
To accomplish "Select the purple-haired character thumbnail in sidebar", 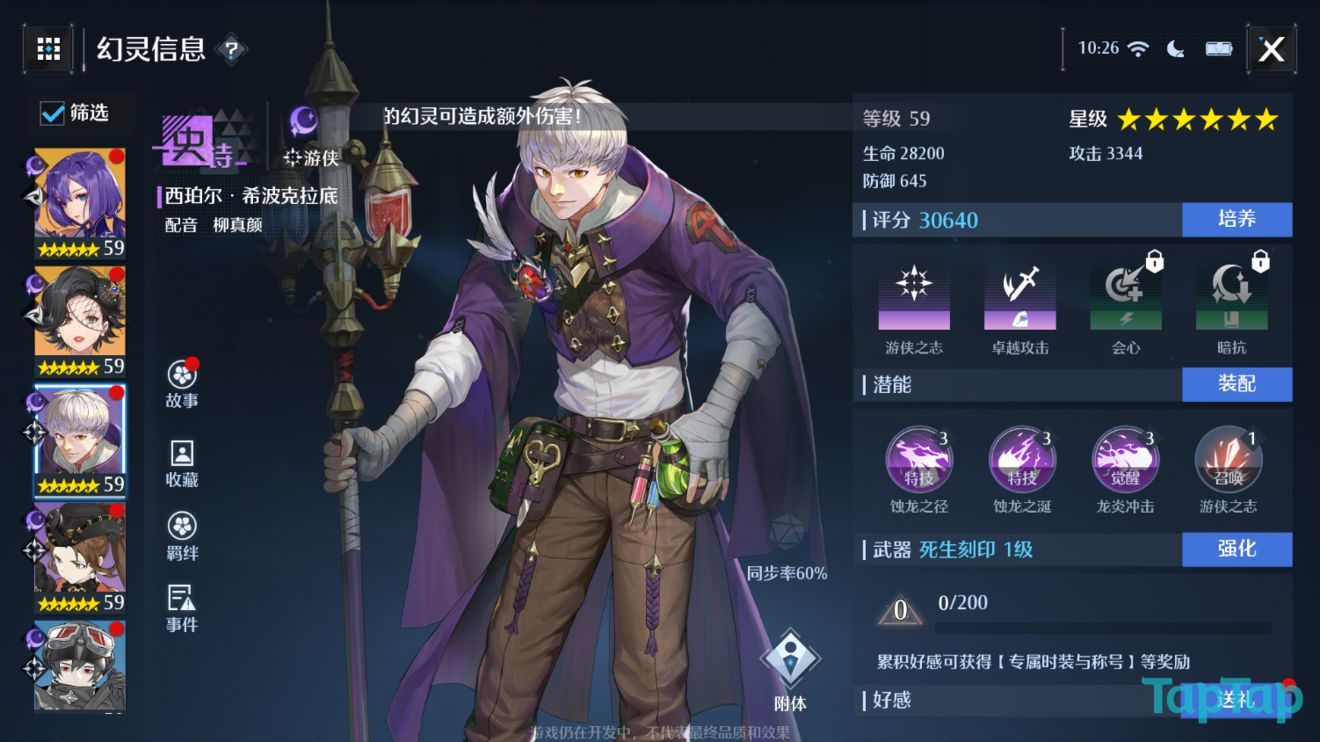I will (x=78, y=190).
